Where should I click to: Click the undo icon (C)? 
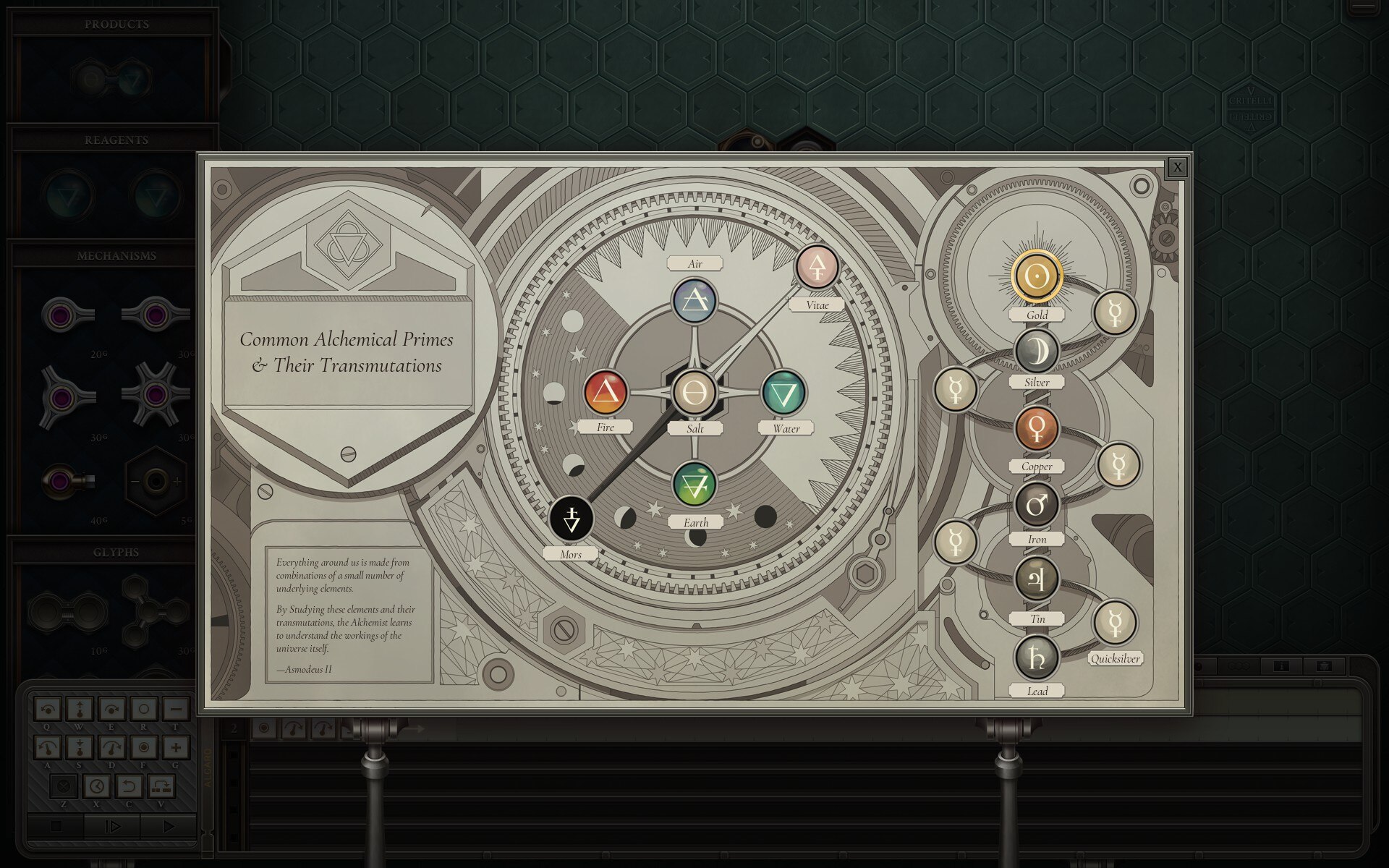pyautogui.click(x=129, y=788)
